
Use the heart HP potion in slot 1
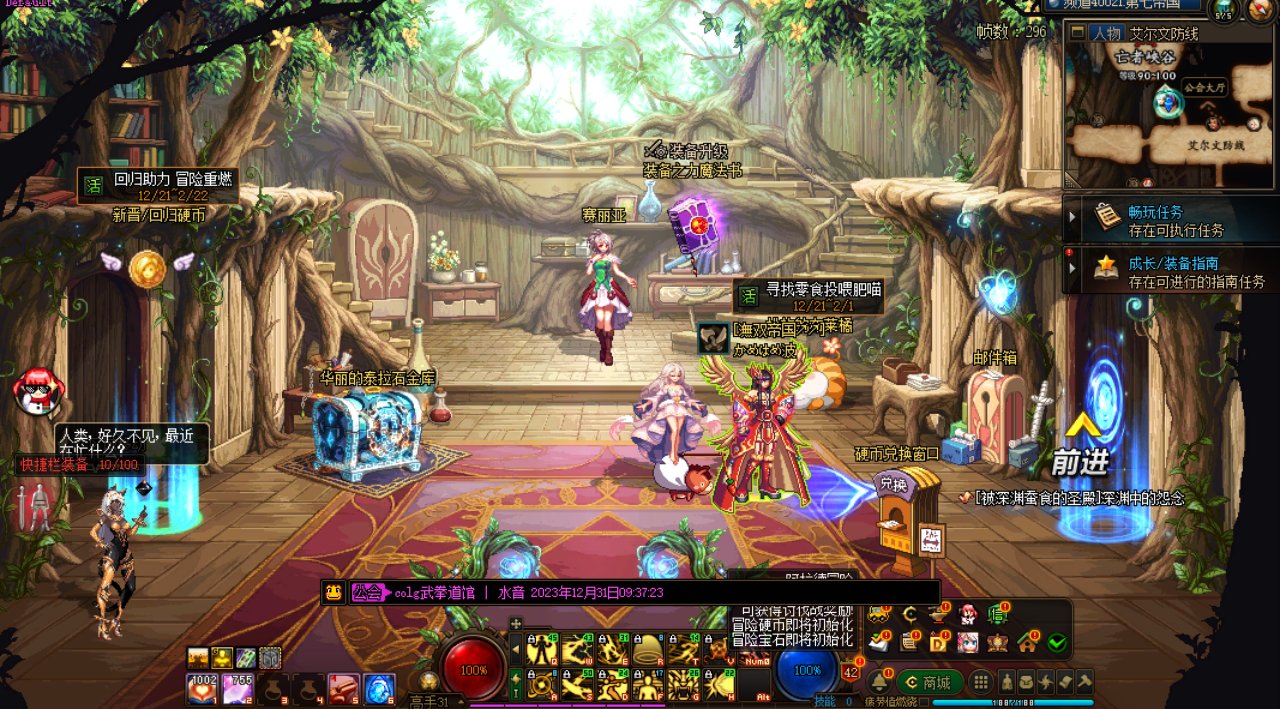[202, 688]
